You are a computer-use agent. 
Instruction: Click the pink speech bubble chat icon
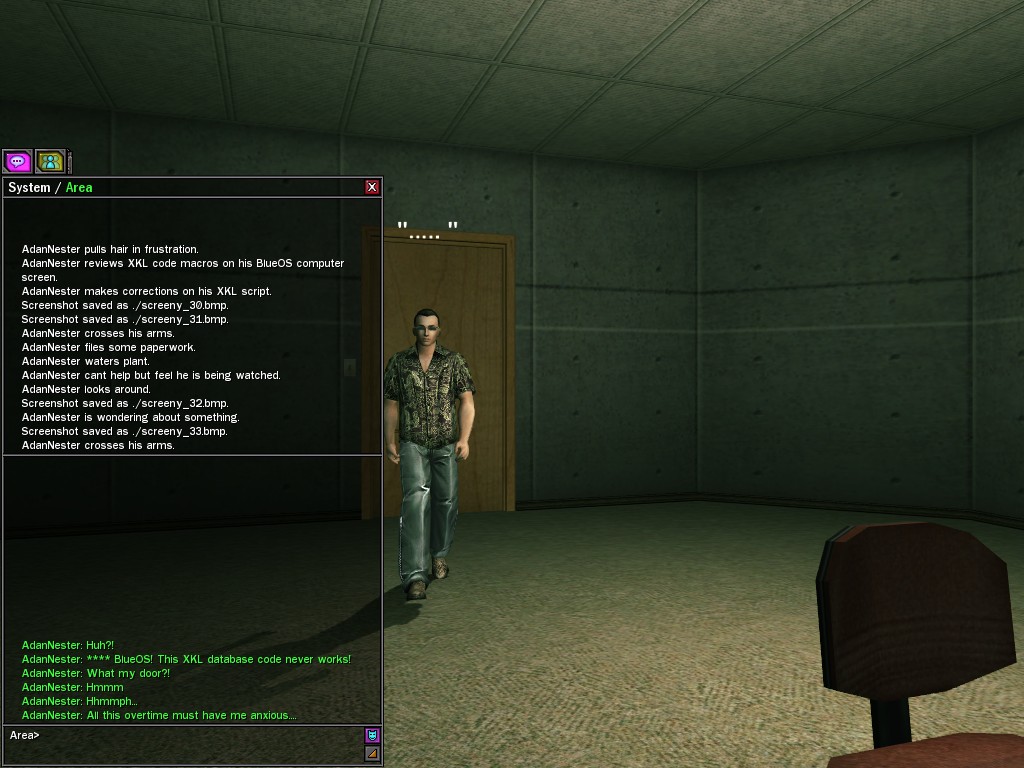pyautogui.click(x=17, y=161)
